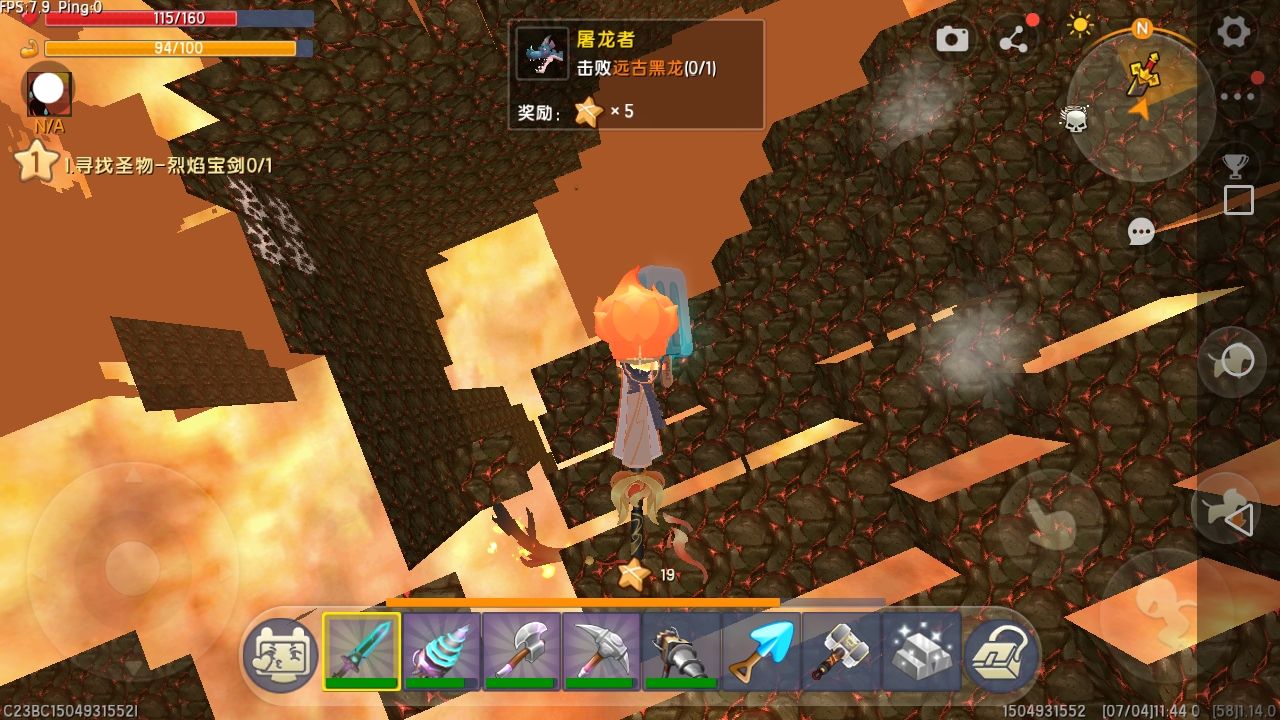Screen dimensions: 1280x720
Task: Take a screenshot with the camera button
Action: pos(952,39)
